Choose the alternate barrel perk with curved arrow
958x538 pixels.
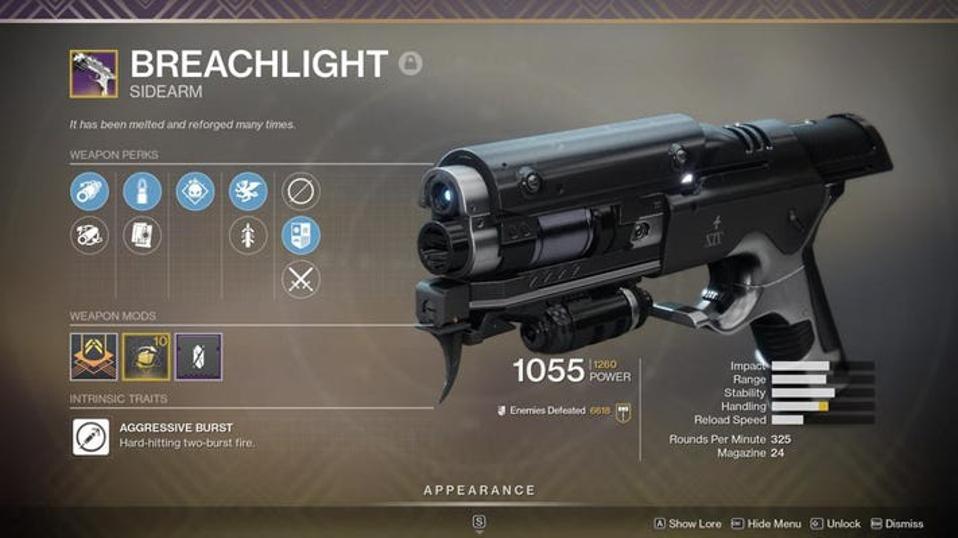tap(89, 236)
